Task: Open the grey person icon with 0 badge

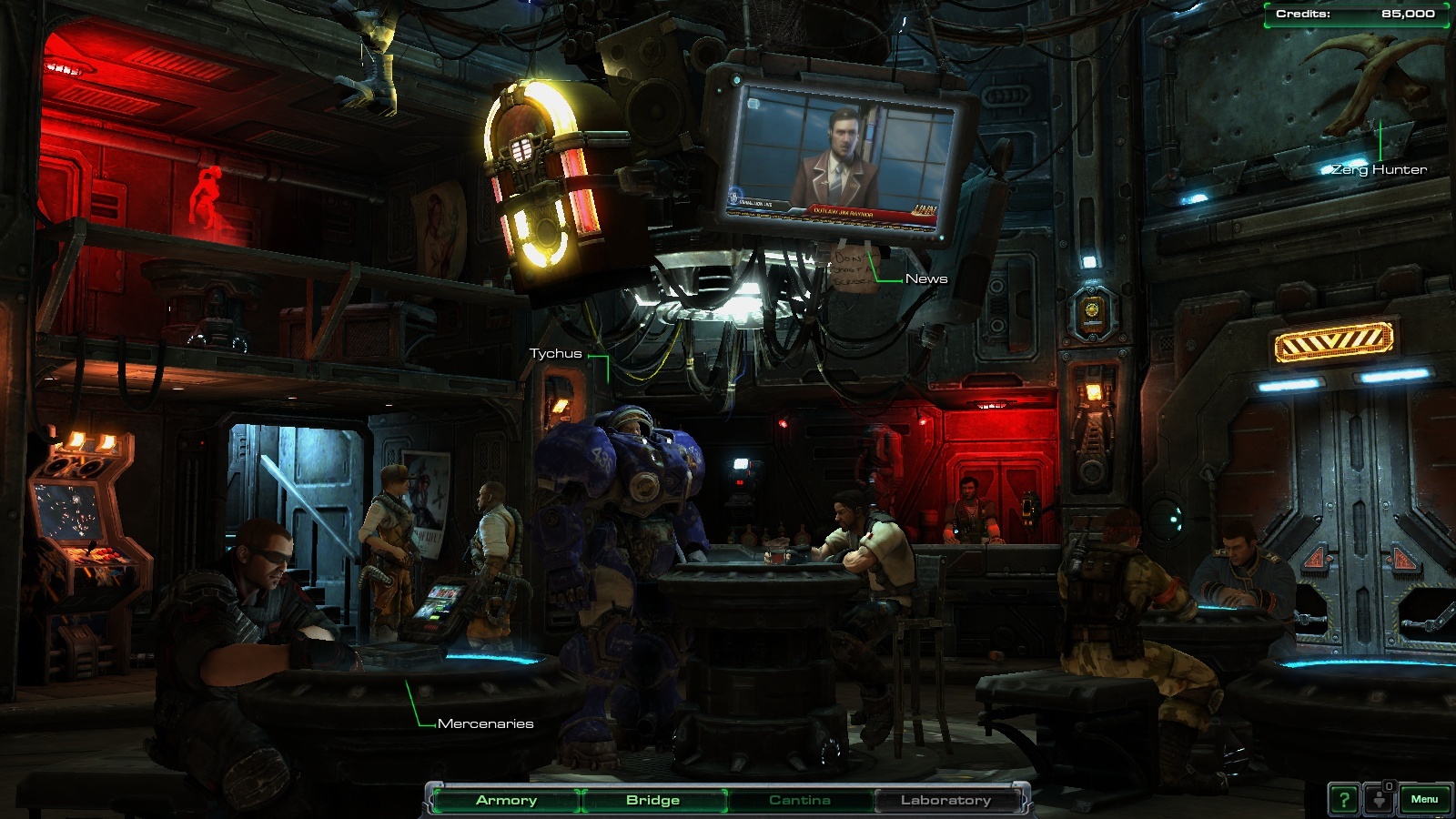Action: coord(1380,799)
